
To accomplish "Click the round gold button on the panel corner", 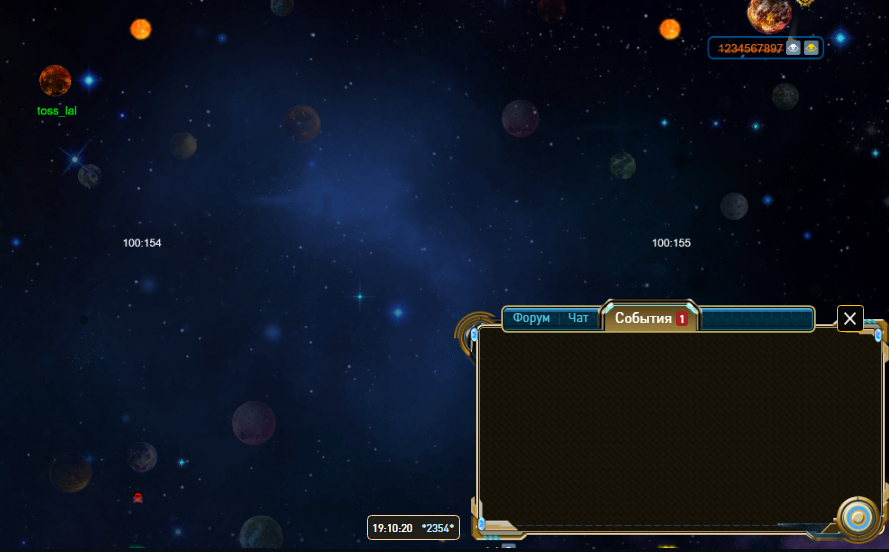I will pyautogui.click(x=856, y=517).
